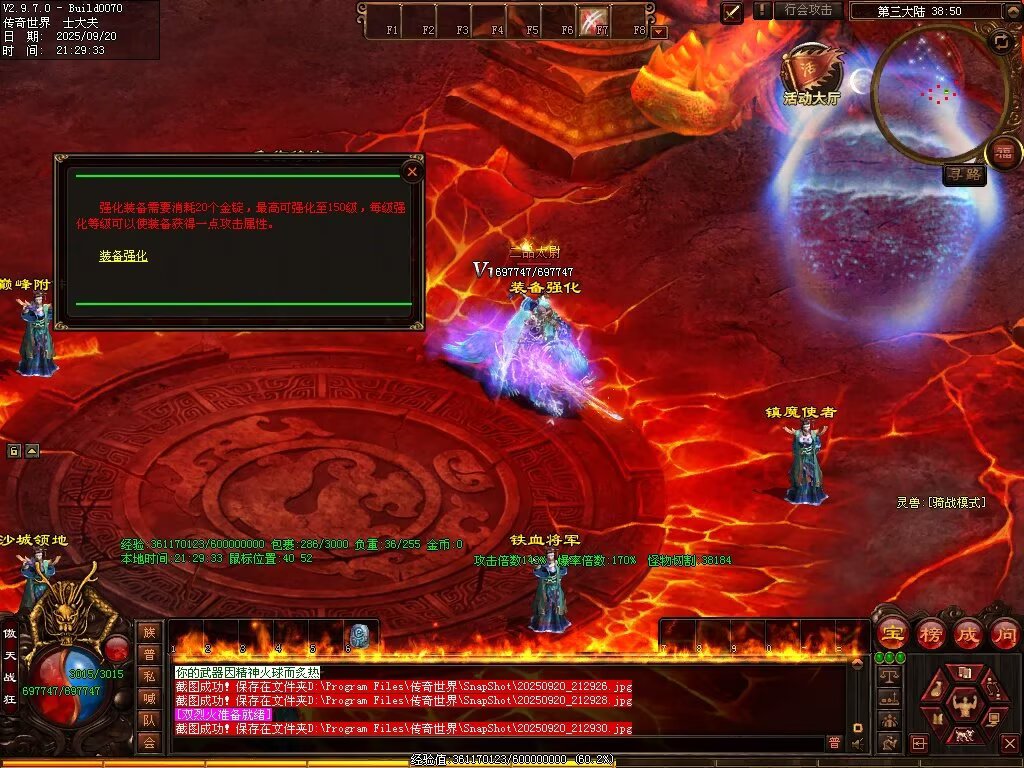Open the trade panel with scales icon
1024x768 pixels.
point(888,675)
